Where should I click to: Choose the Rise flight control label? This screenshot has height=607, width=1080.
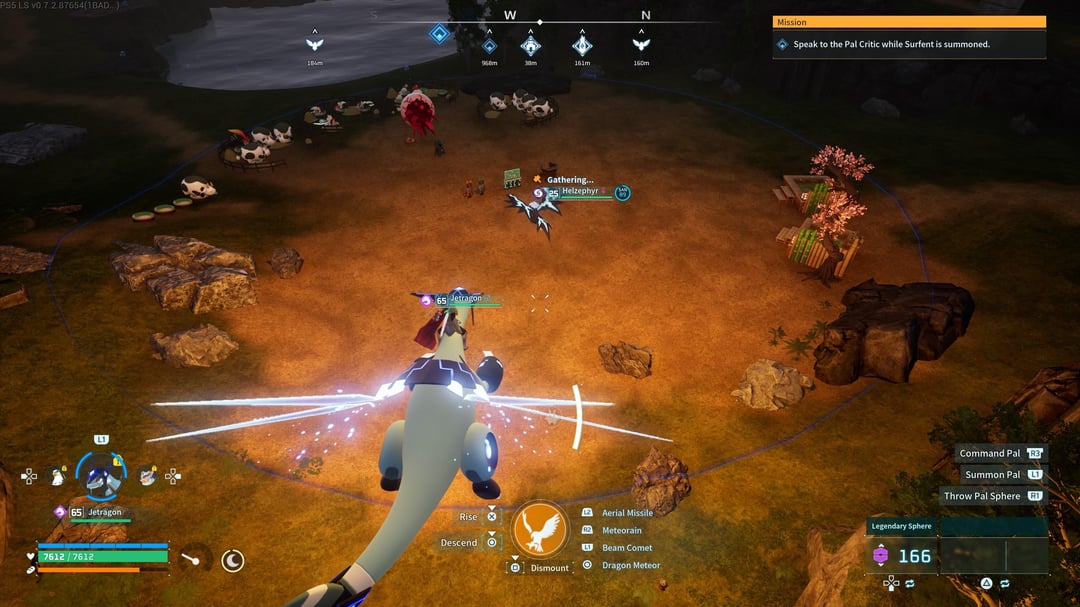468,517
